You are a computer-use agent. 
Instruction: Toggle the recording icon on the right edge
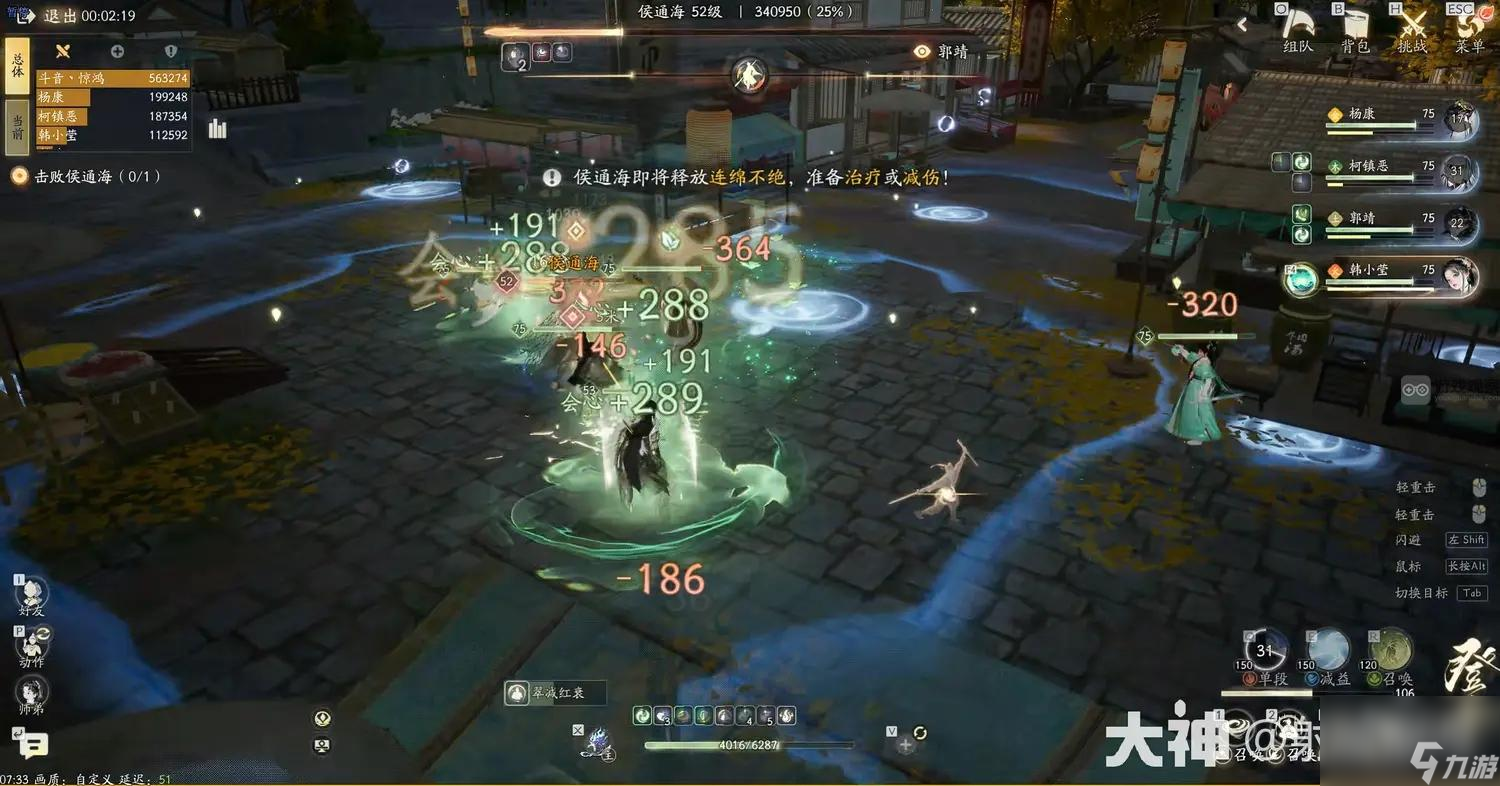point(1416,388)
